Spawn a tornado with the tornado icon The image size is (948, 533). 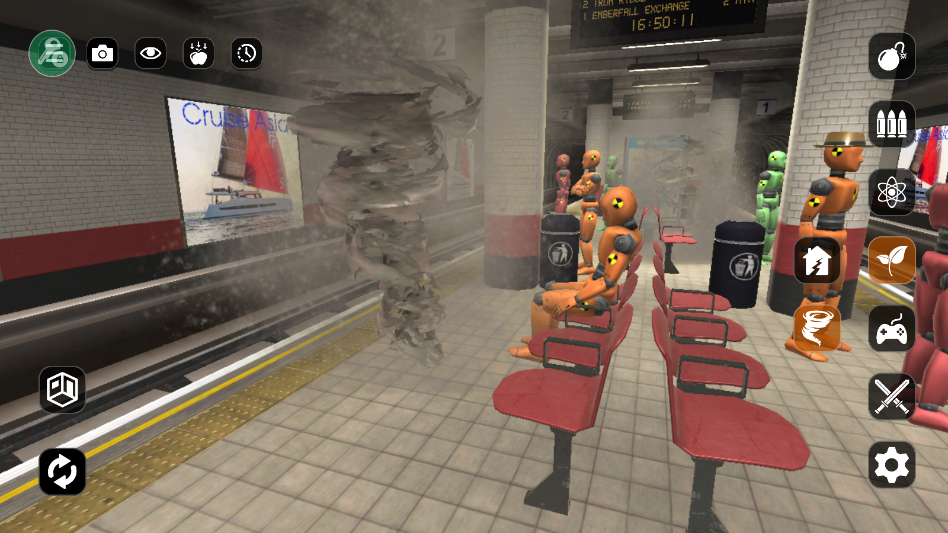[817, 328]
